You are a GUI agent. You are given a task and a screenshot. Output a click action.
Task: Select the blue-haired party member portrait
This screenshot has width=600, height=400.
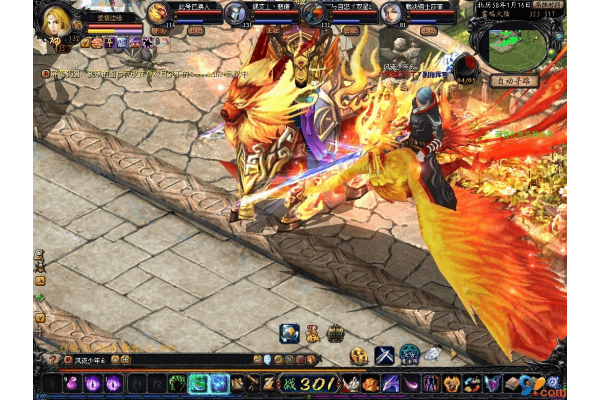pyautogui.click(x=236, y=12)
